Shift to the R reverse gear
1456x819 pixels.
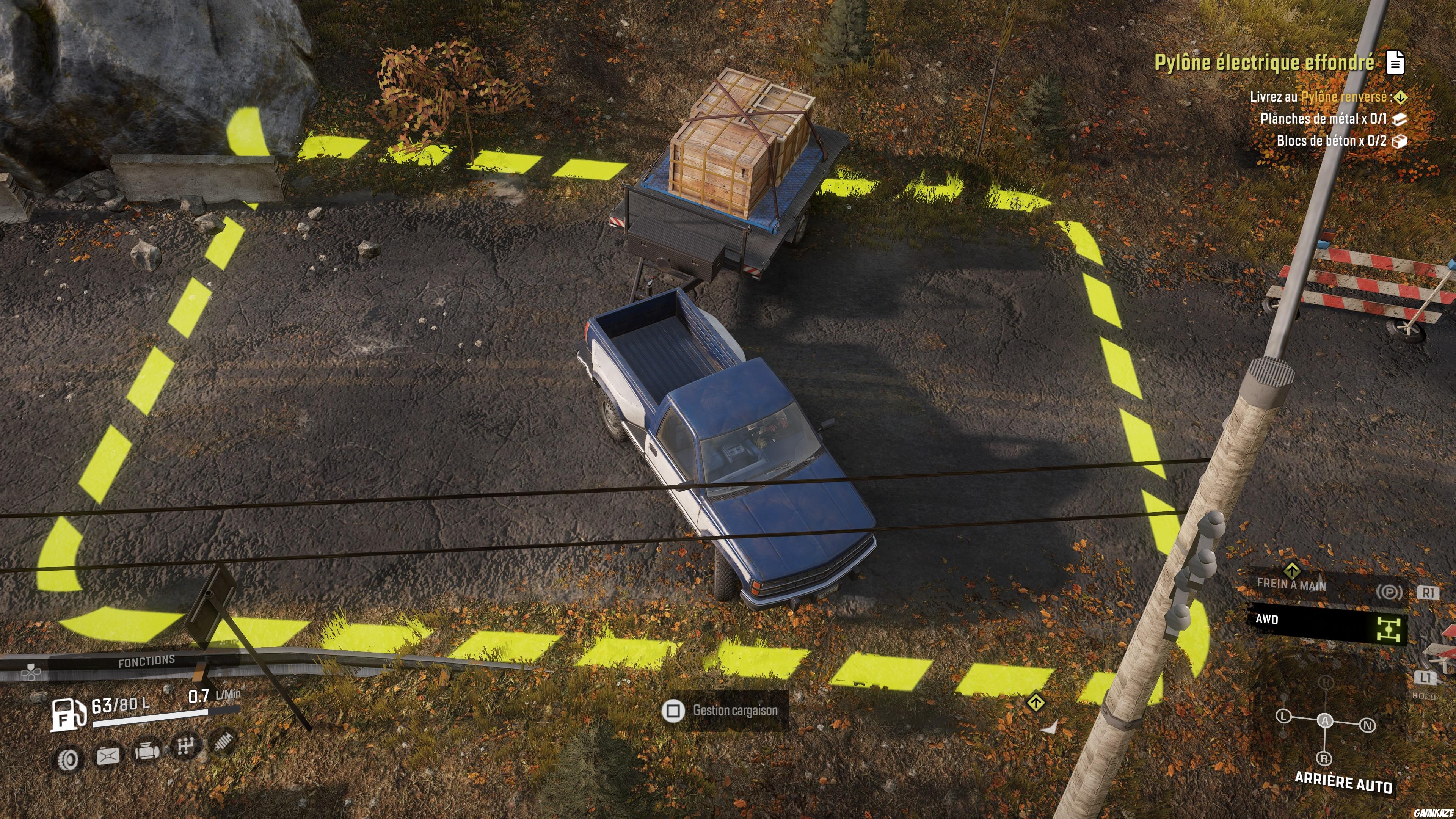coord(1324,758)
